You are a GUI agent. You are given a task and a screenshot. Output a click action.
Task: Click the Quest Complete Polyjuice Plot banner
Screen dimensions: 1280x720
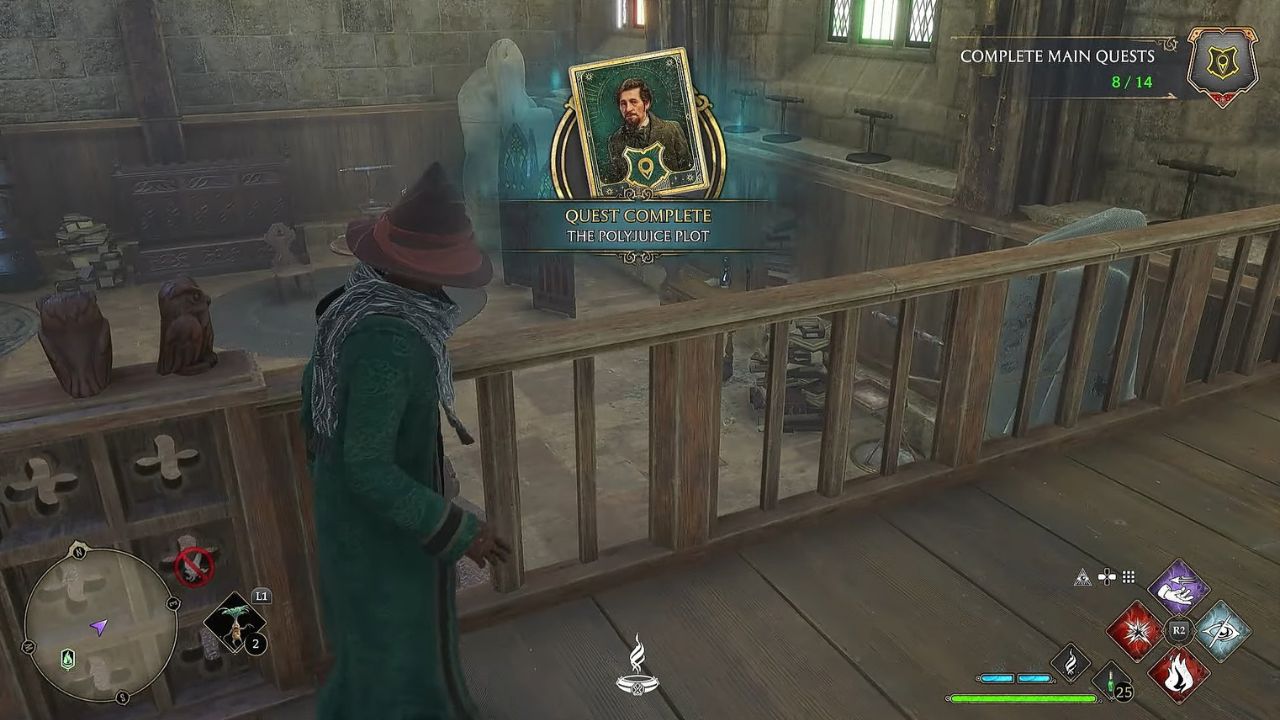(x=639, y=222)
